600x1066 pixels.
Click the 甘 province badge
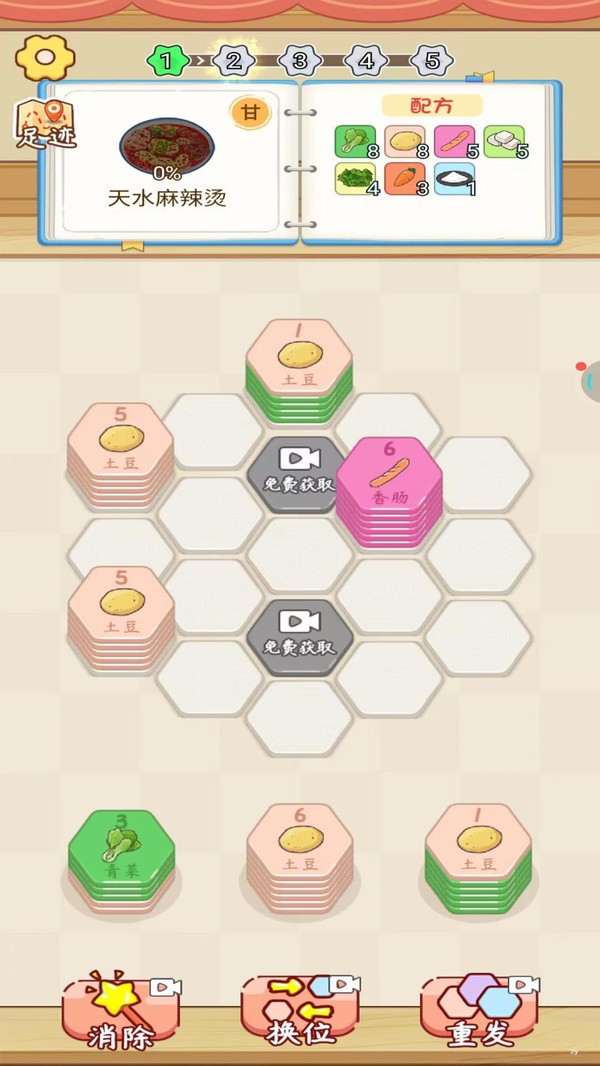click(x=250, y=113)
